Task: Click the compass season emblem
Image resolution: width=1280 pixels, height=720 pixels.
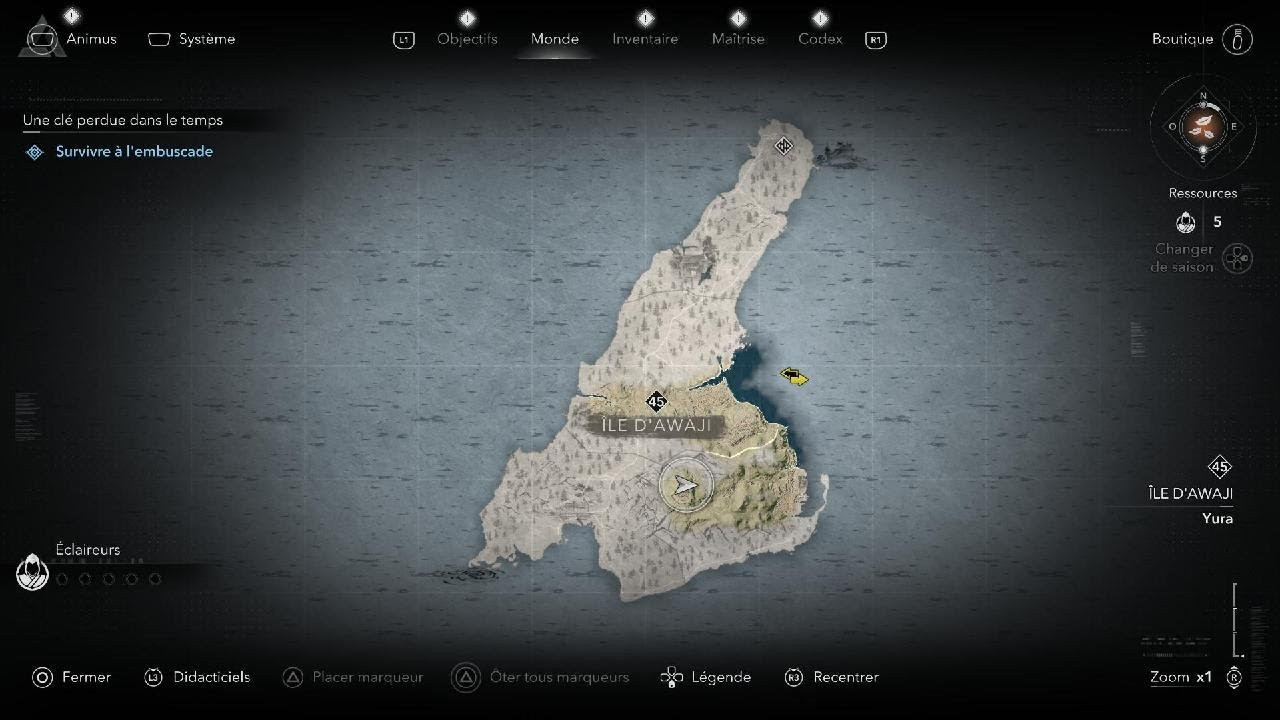Action: [x=1202, y=126]
